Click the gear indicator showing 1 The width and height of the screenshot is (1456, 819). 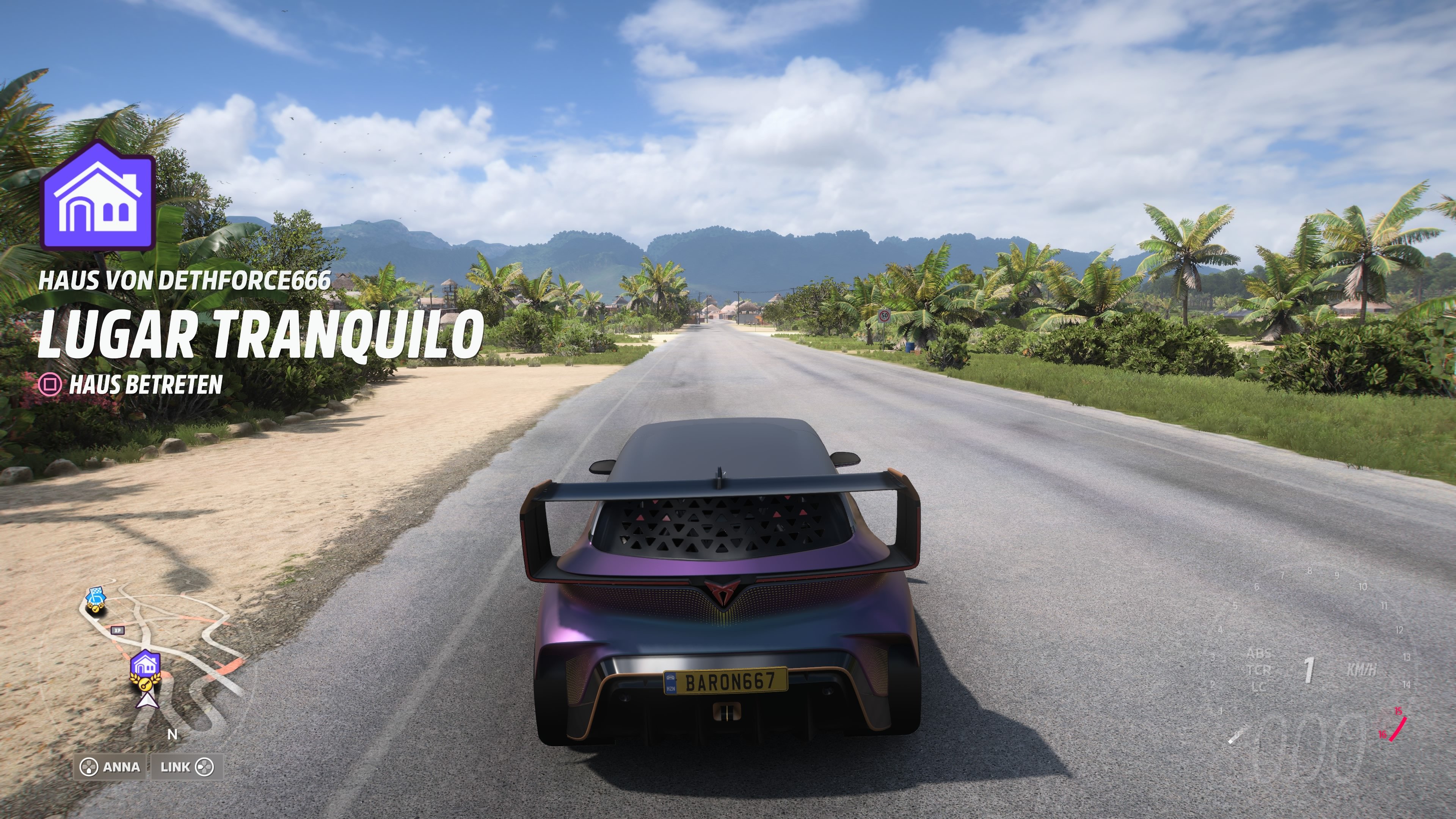[x=1309, y=670]
